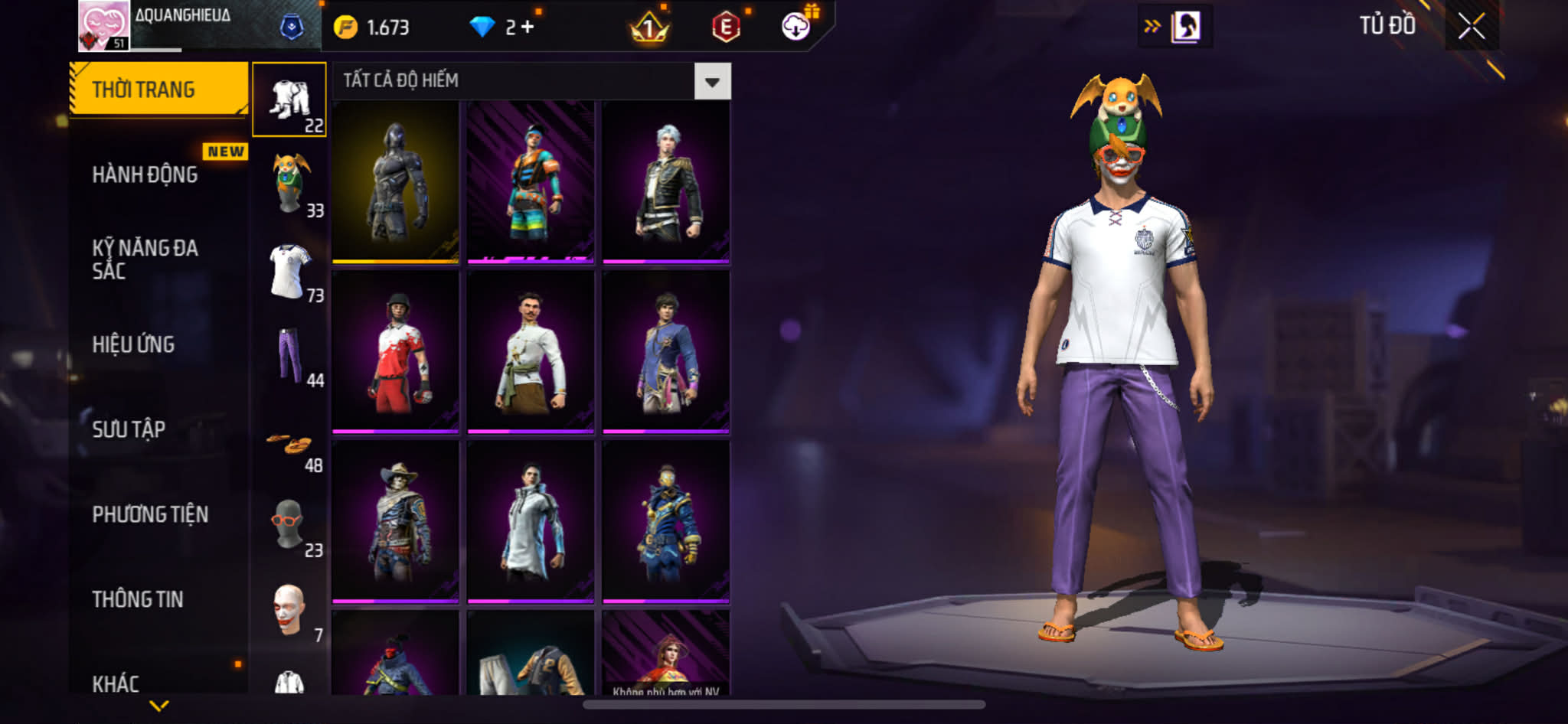Open the Sưu Tập tab

[x=129, y=430]
